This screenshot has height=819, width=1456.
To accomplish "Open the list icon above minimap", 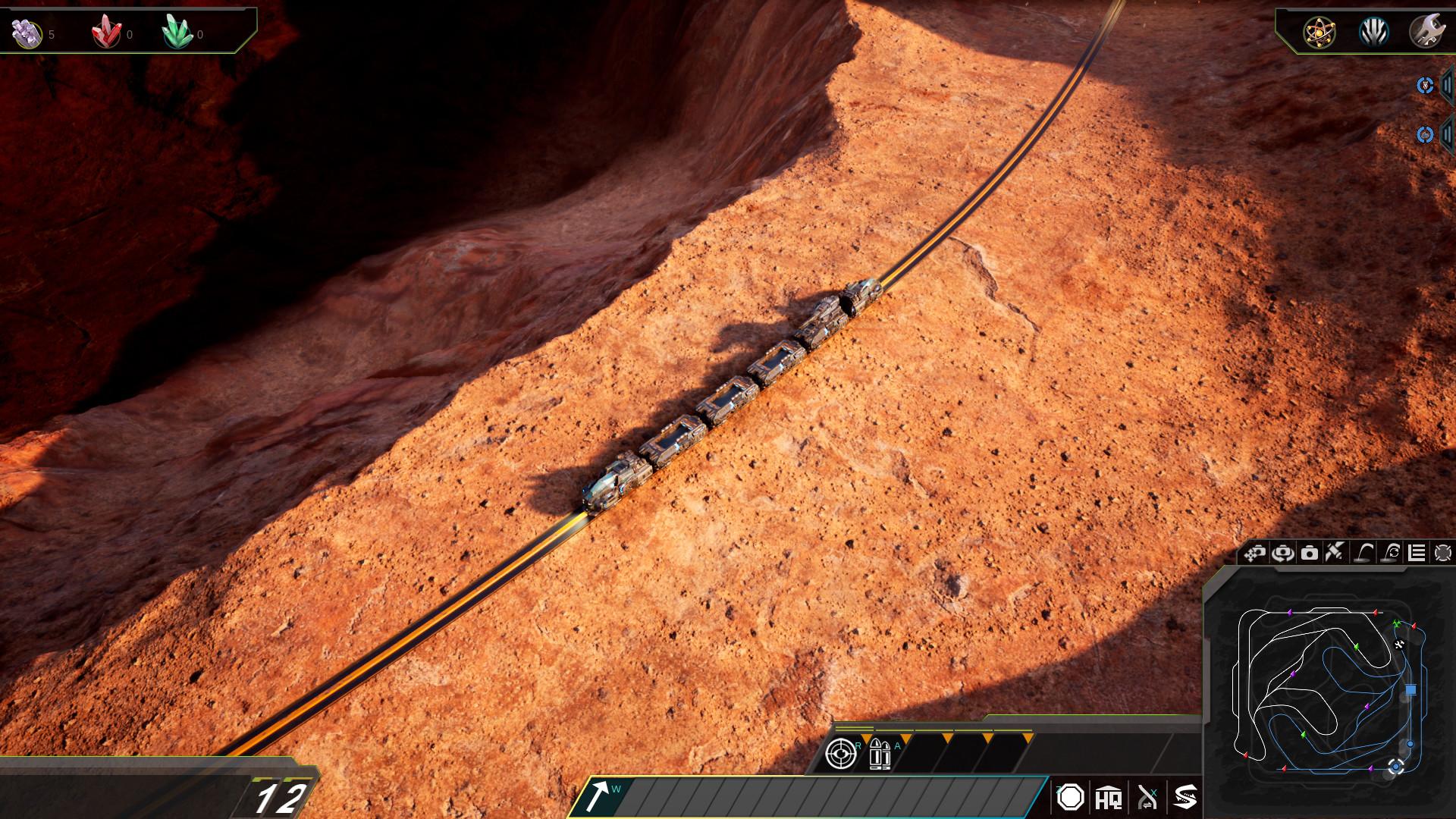I will 1417,553.
